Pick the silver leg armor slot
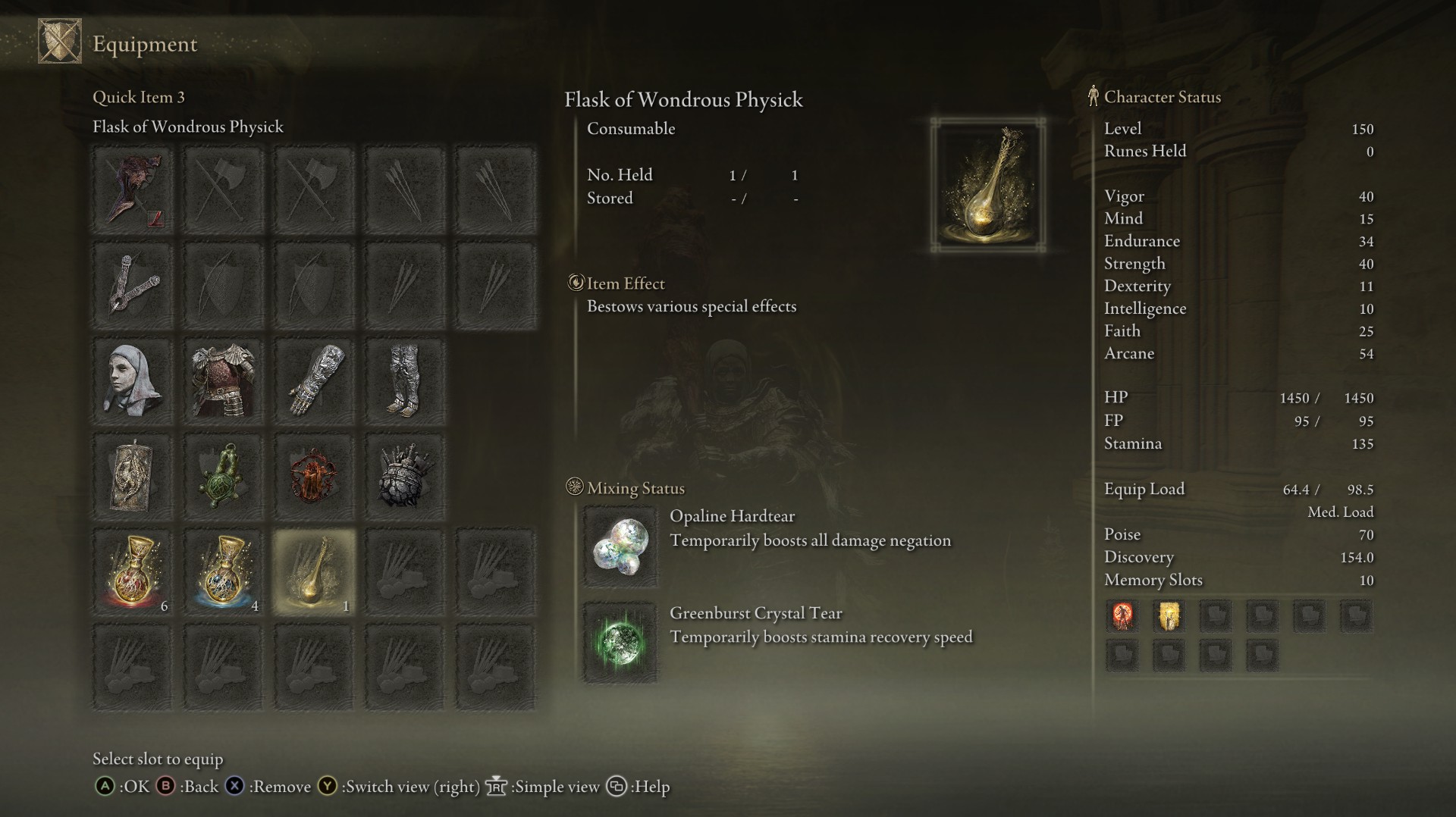Image resolution: width=1456 pixels, height=817 pixels. [x=404, y=381]
